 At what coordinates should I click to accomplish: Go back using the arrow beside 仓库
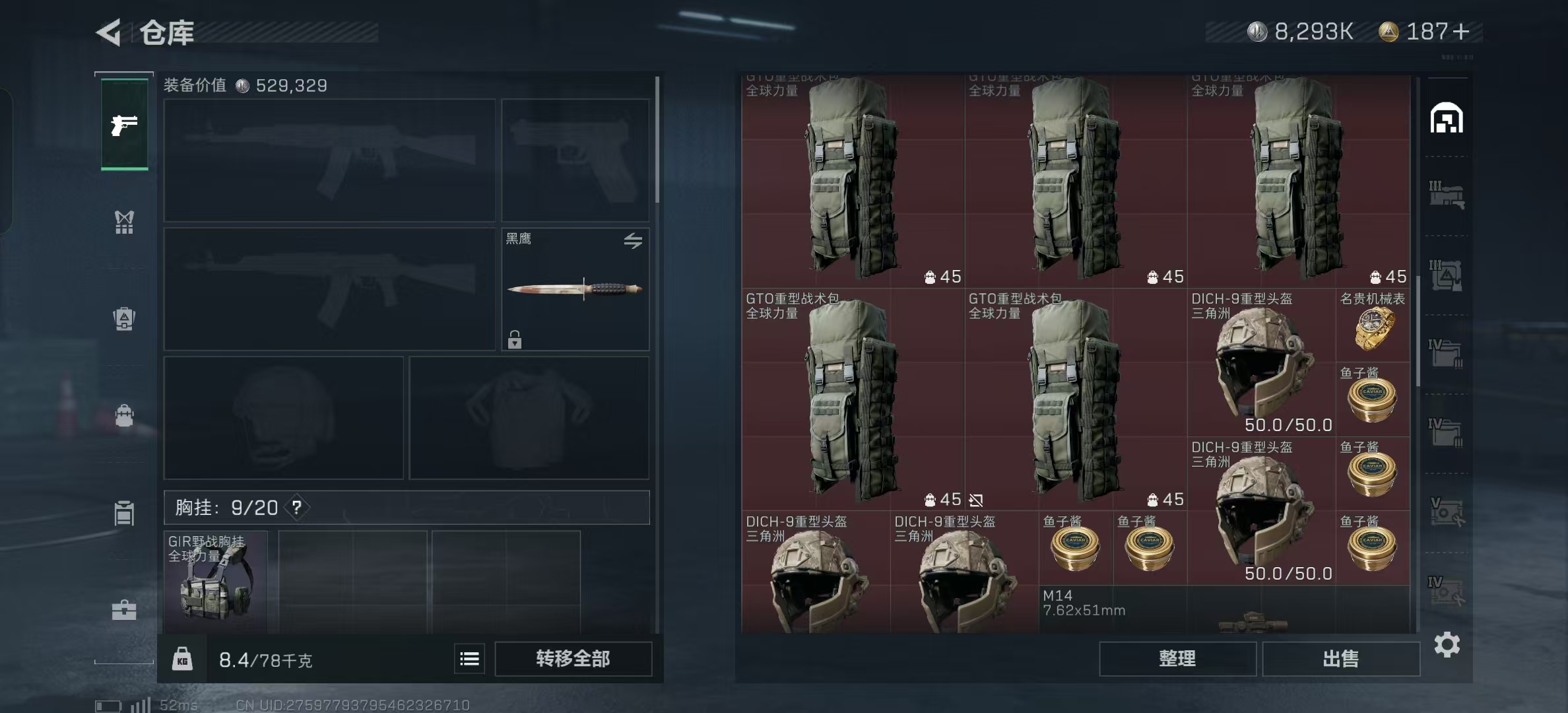110,32
